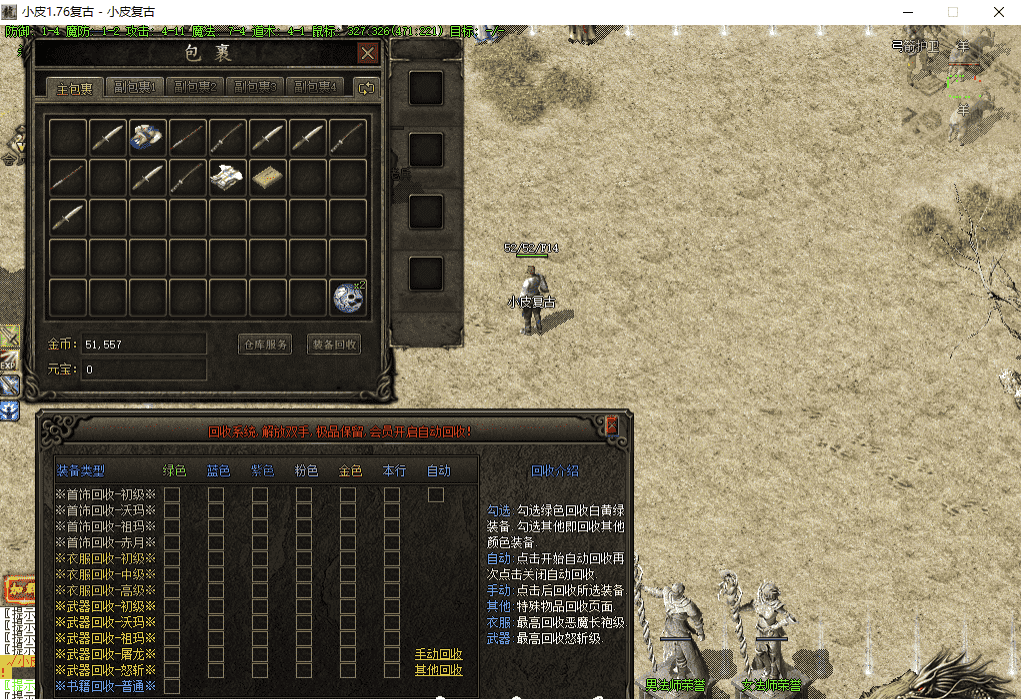Tick the 绿色 checkbox for 首饰回收-初级
The height and width of the screenshot is (699, 1021).
point(172,494)
